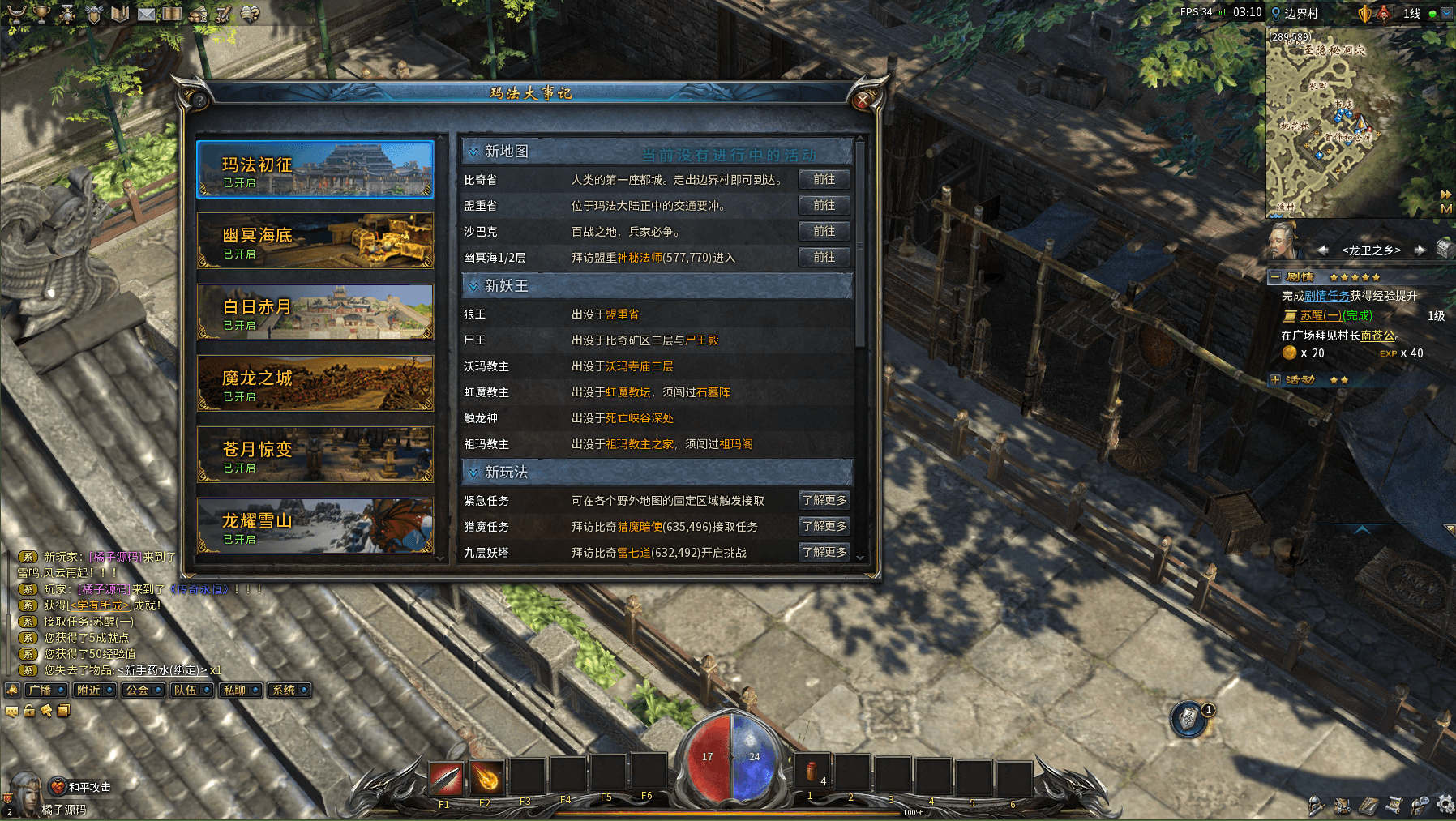Click 前往 next to 沙巴克
Screen dimensions: 1456x821
823,231
